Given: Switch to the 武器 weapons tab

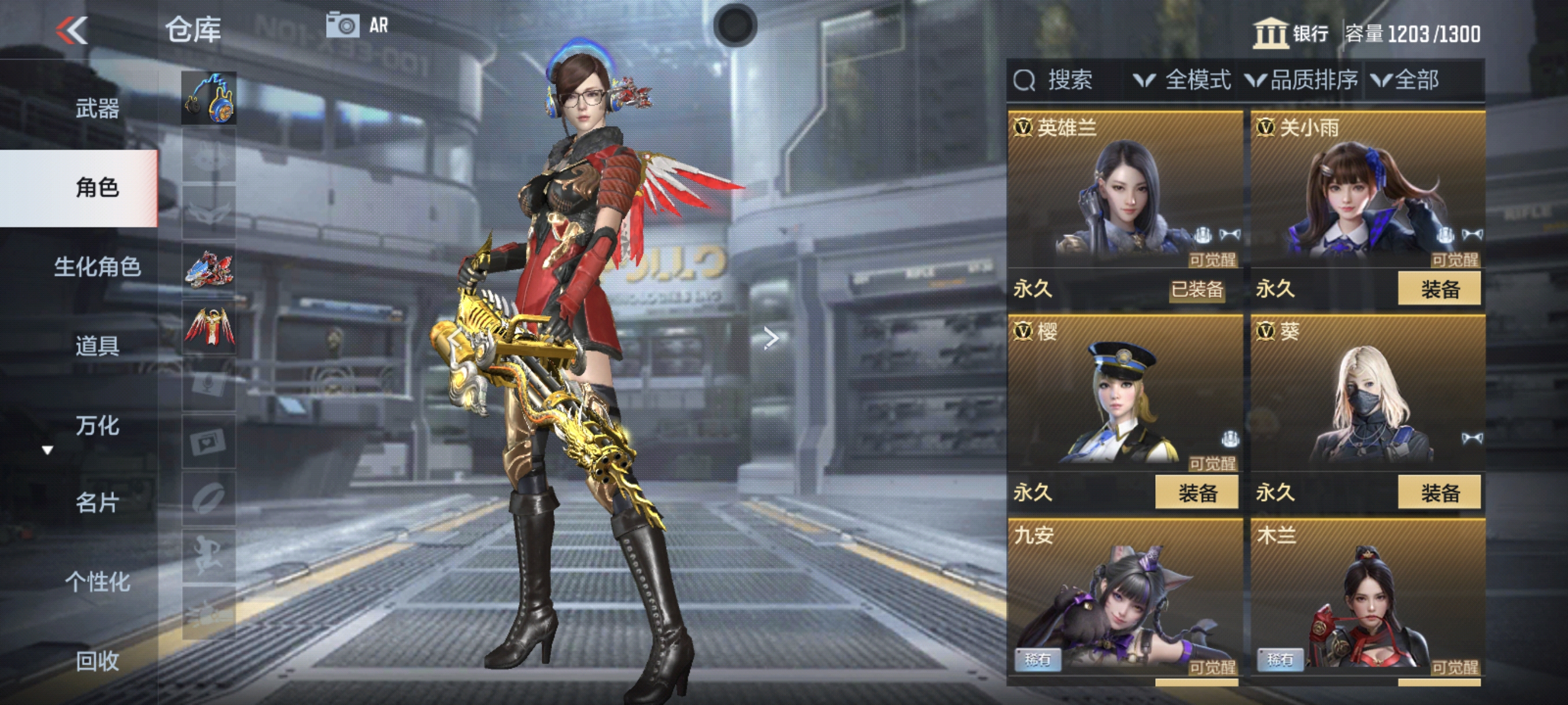Looking at the screenshot, I should click(97, 109).
